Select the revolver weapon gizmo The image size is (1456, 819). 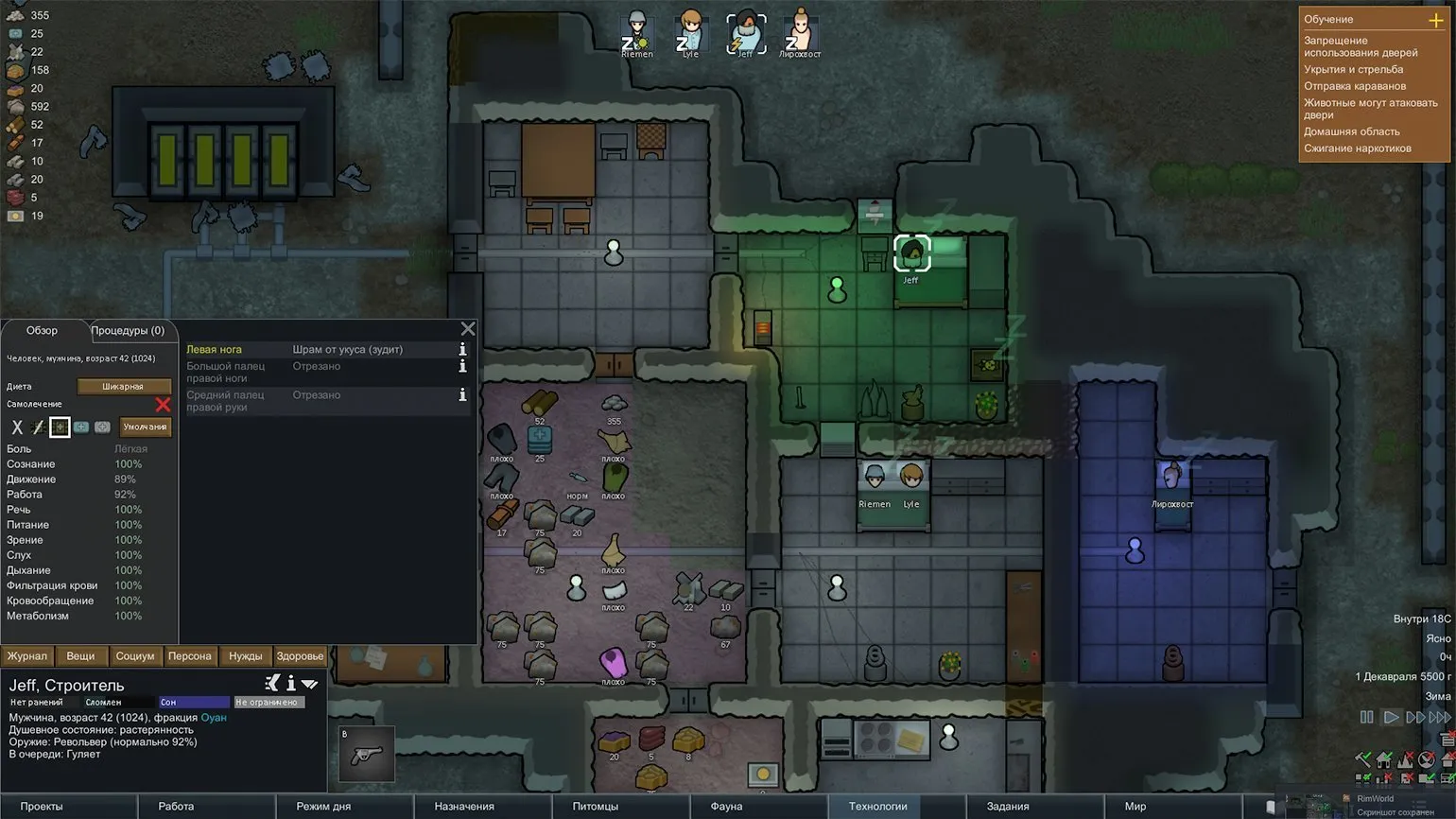click(366, 754)
